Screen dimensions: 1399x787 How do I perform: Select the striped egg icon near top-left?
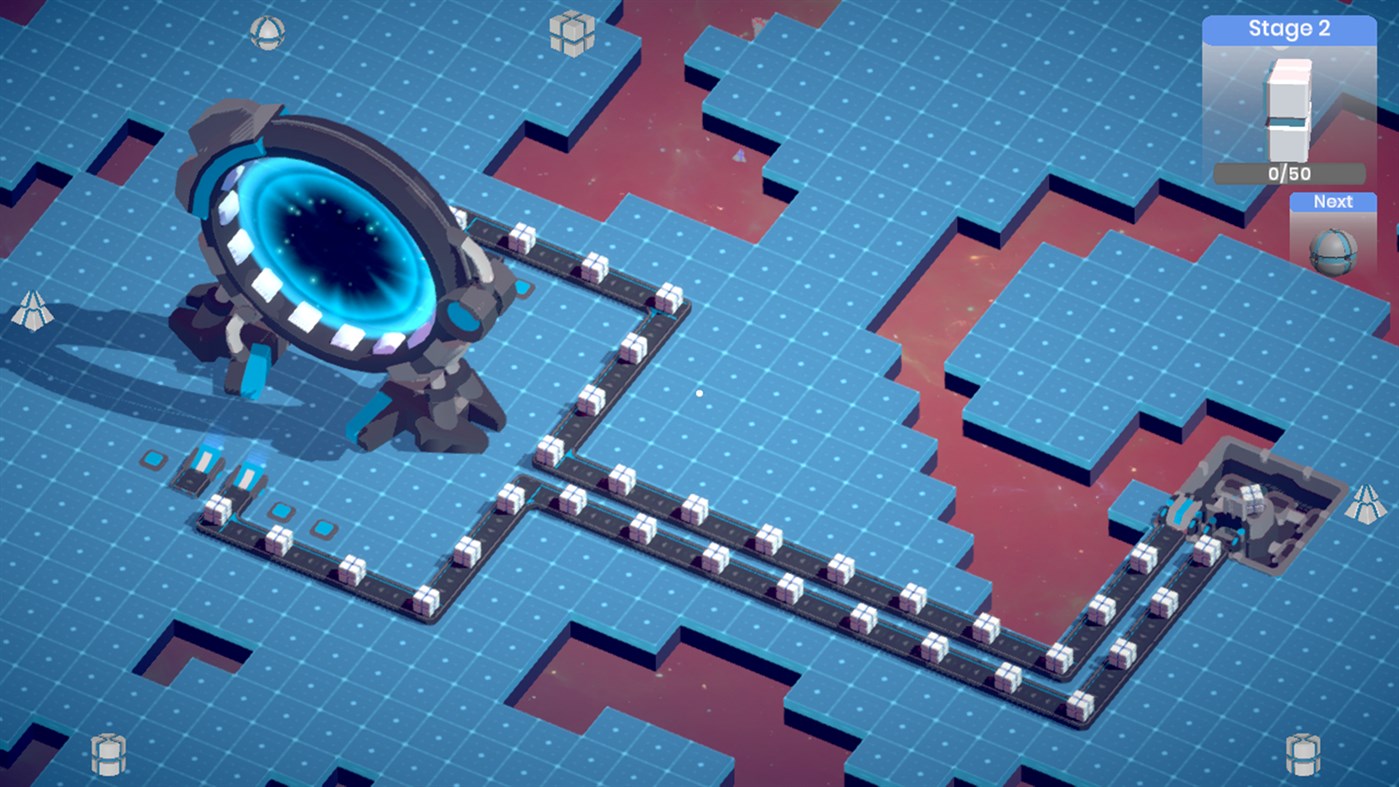pyautogui.click(x=266, y=31)
